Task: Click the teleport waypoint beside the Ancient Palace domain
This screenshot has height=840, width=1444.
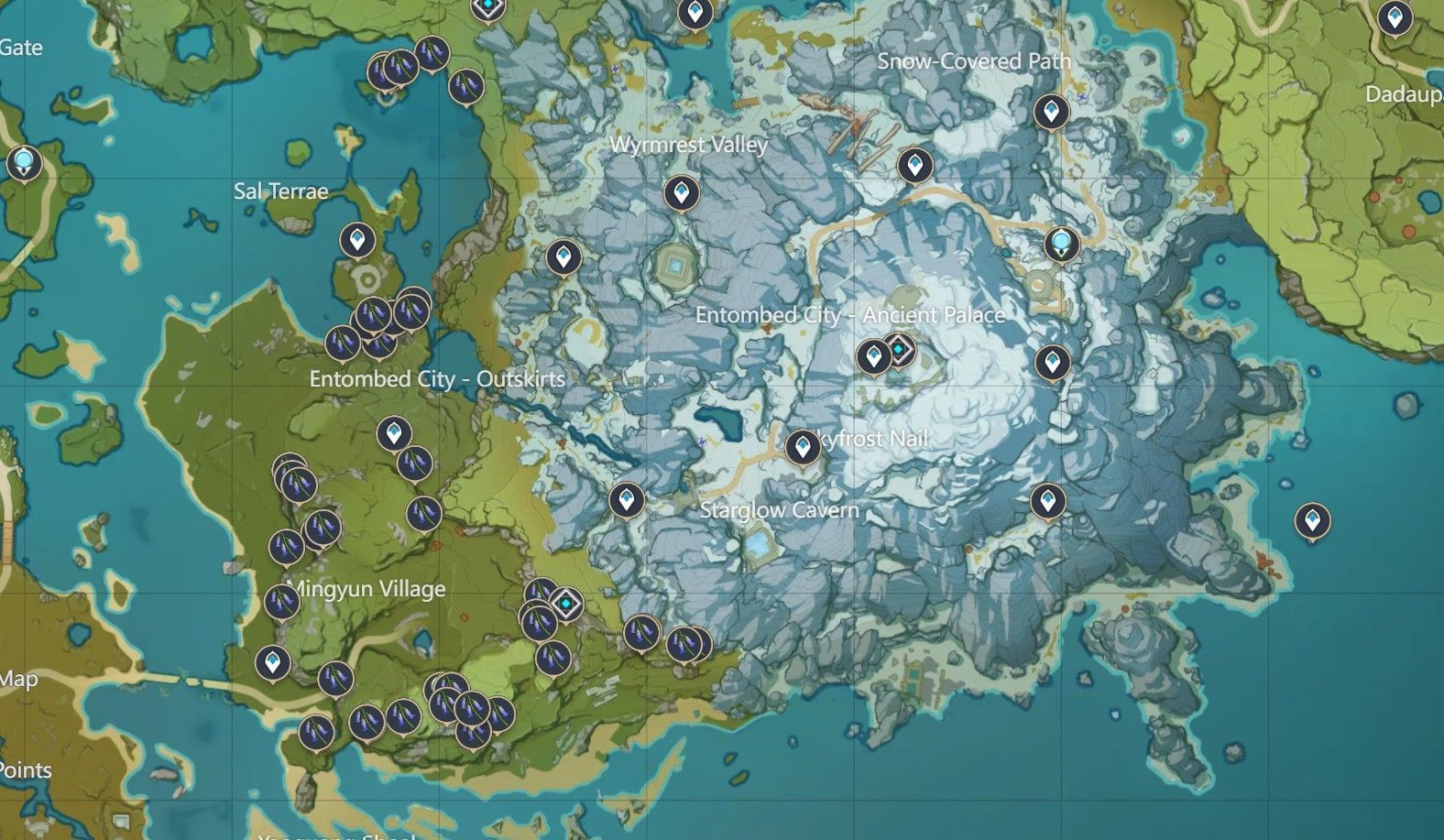Action: point(872,356)
